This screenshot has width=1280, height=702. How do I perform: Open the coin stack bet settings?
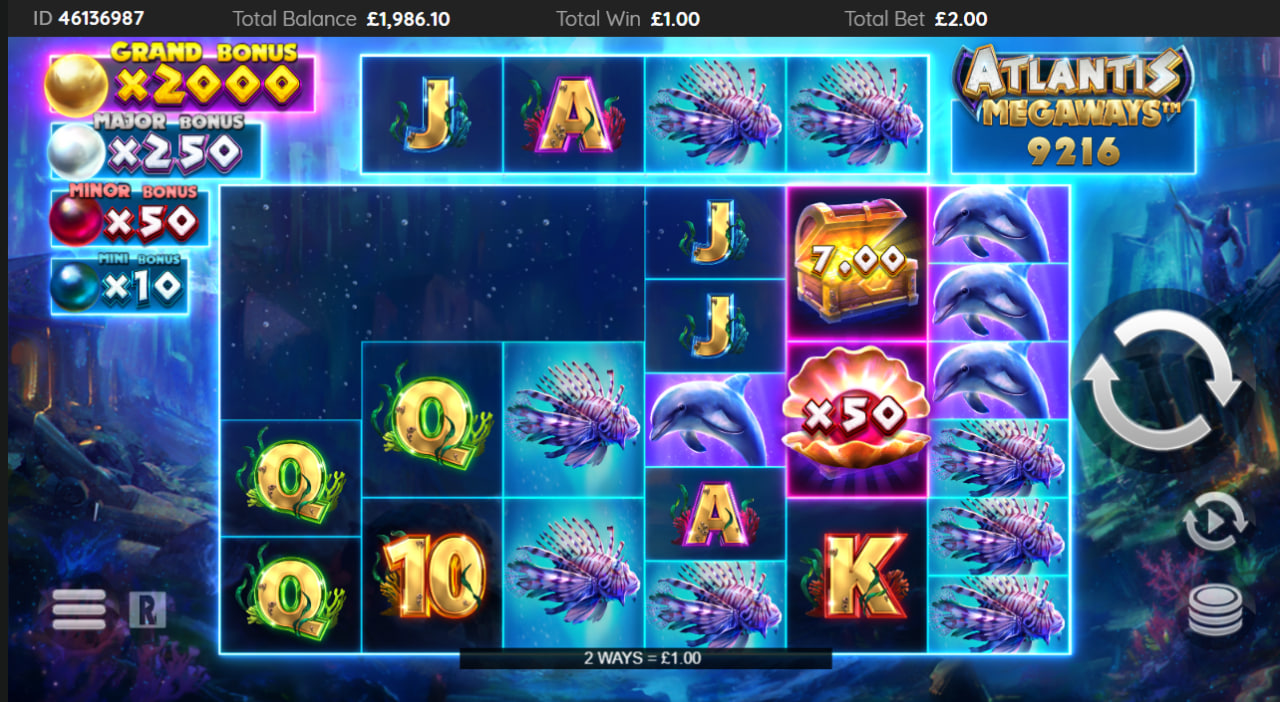[x=1215, y=609]
